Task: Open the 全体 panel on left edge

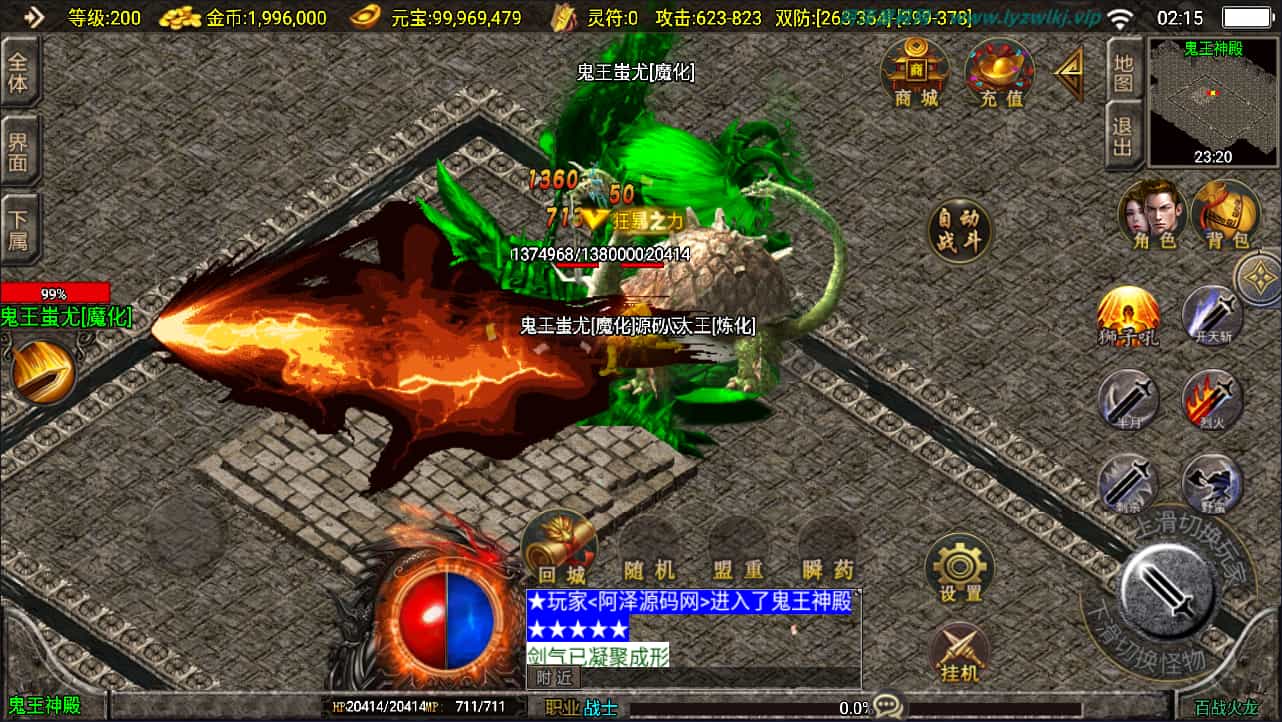Action: pyautogui.click(x=19, y=72)
